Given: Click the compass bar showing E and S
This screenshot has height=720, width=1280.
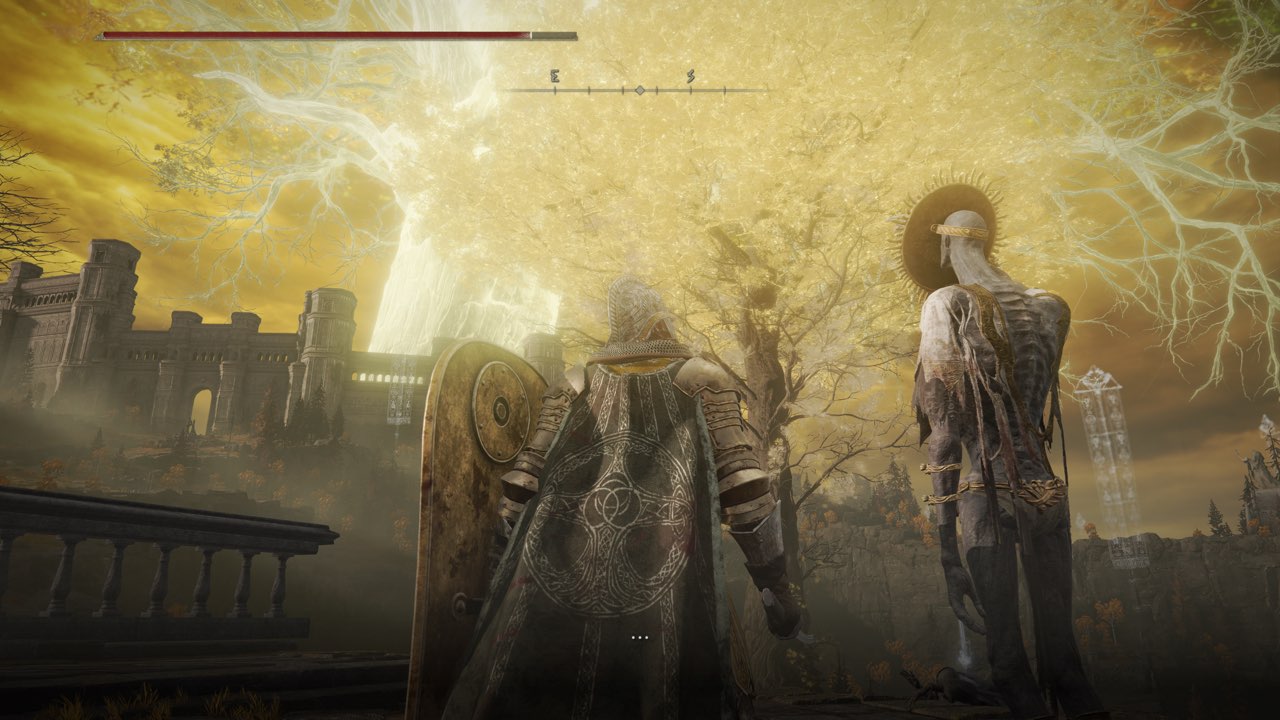Looking at the screenshot, I should pyautogui.click(x=638, y=89).
